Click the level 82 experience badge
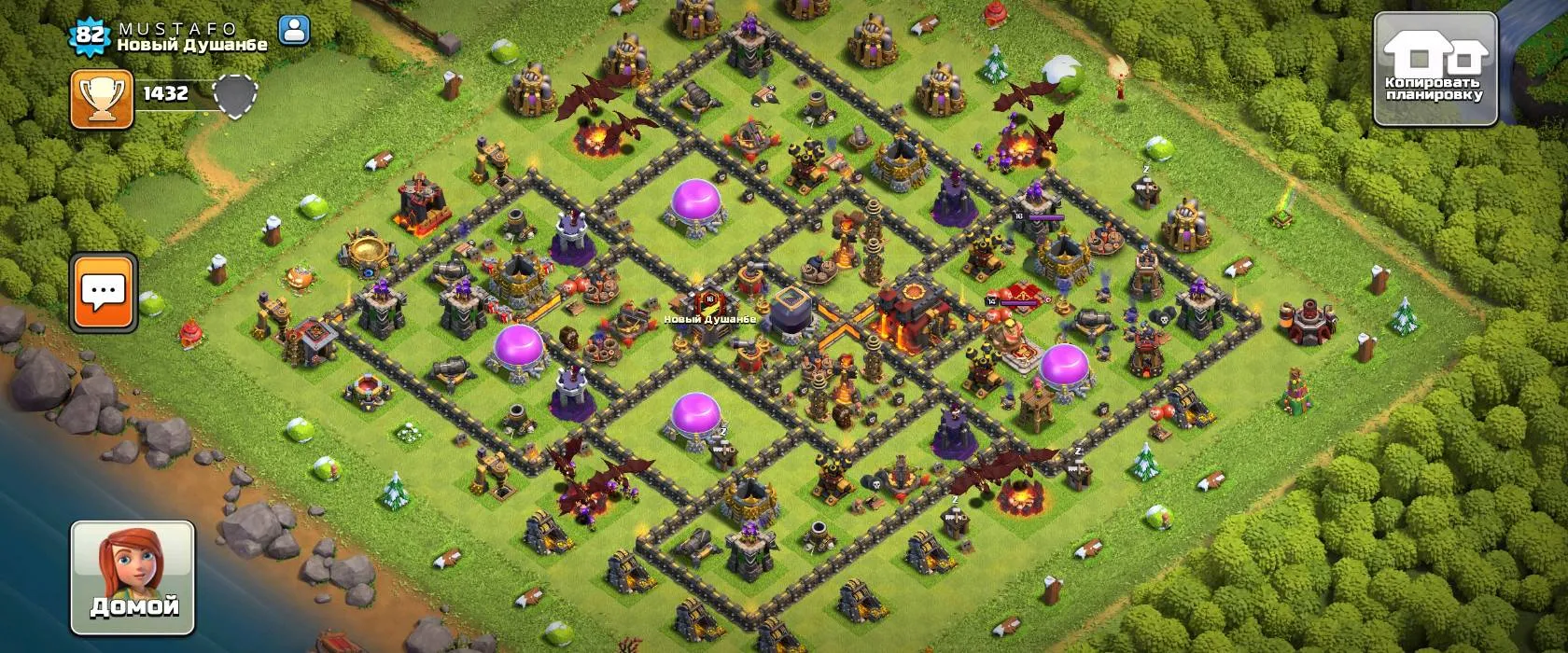Viewport: 1568px width, 653px height. point(91,35)
